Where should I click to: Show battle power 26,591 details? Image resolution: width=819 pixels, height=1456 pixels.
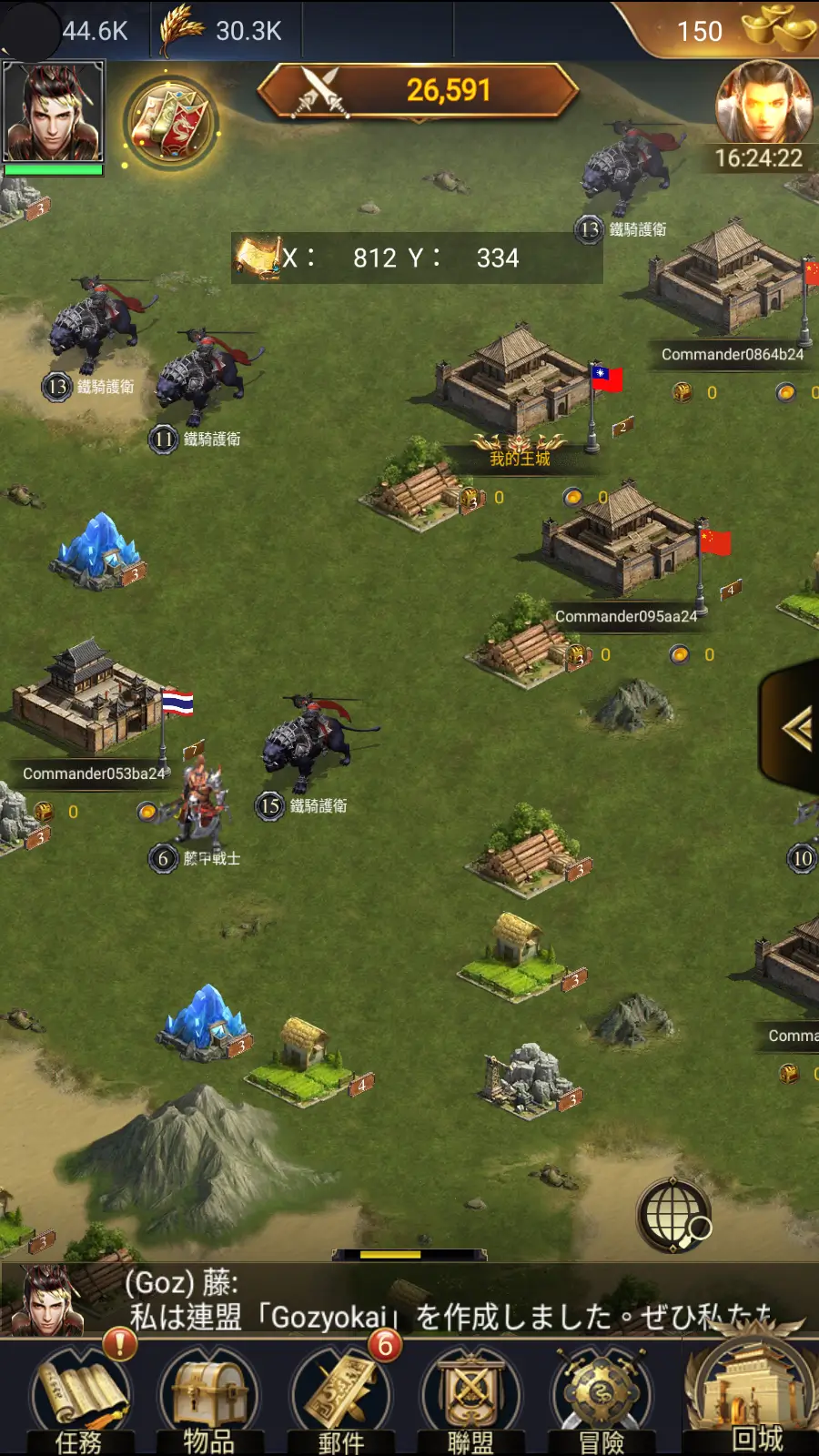pyautogui.click(x=419, y=91)
